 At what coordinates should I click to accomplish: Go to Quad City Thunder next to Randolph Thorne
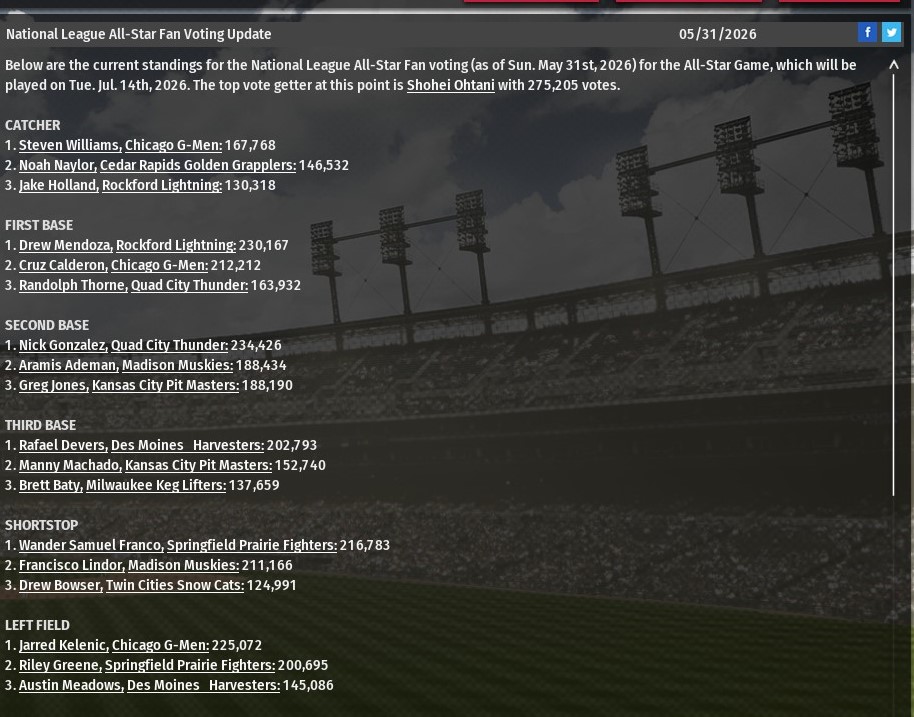(x=189, y=285)
